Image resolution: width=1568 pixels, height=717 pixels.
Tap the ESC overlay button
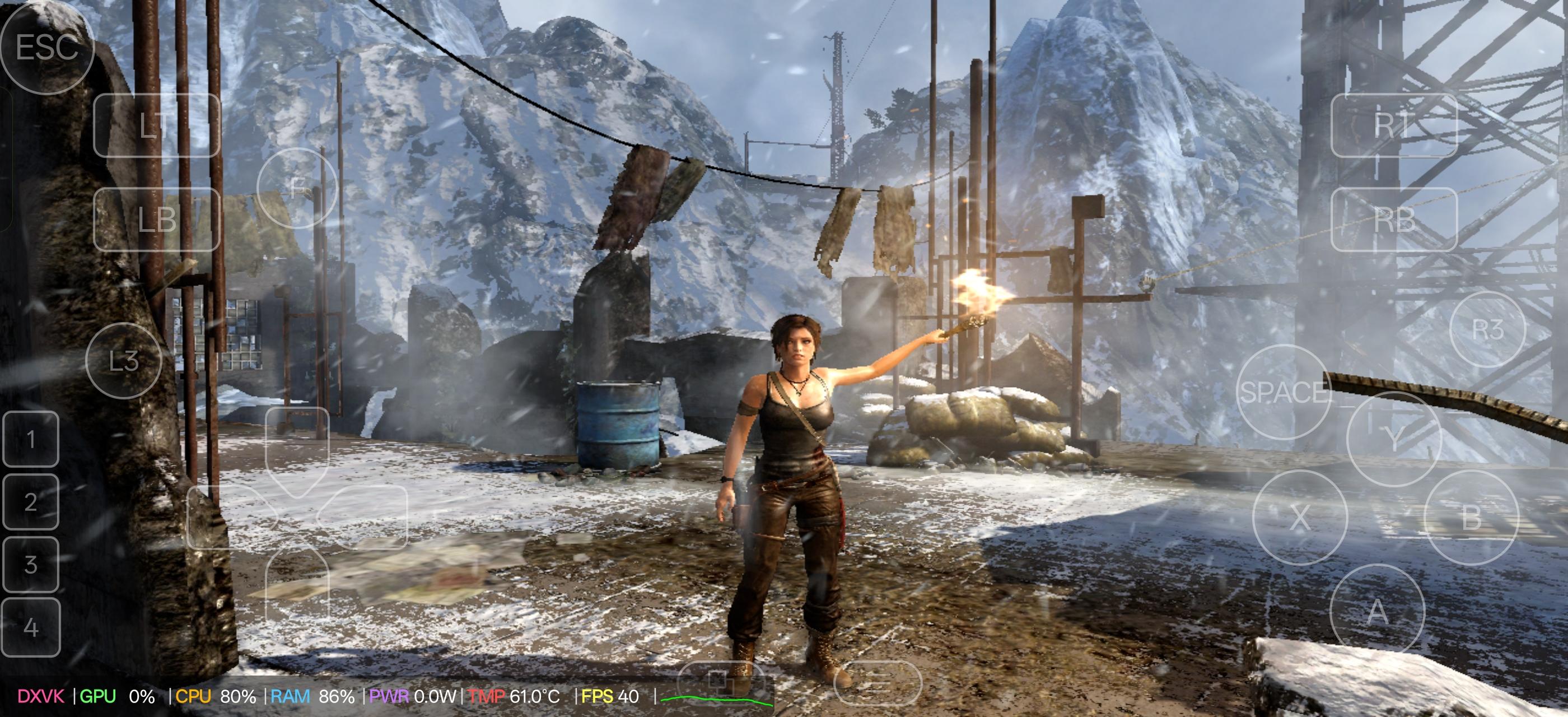[47, 48]
